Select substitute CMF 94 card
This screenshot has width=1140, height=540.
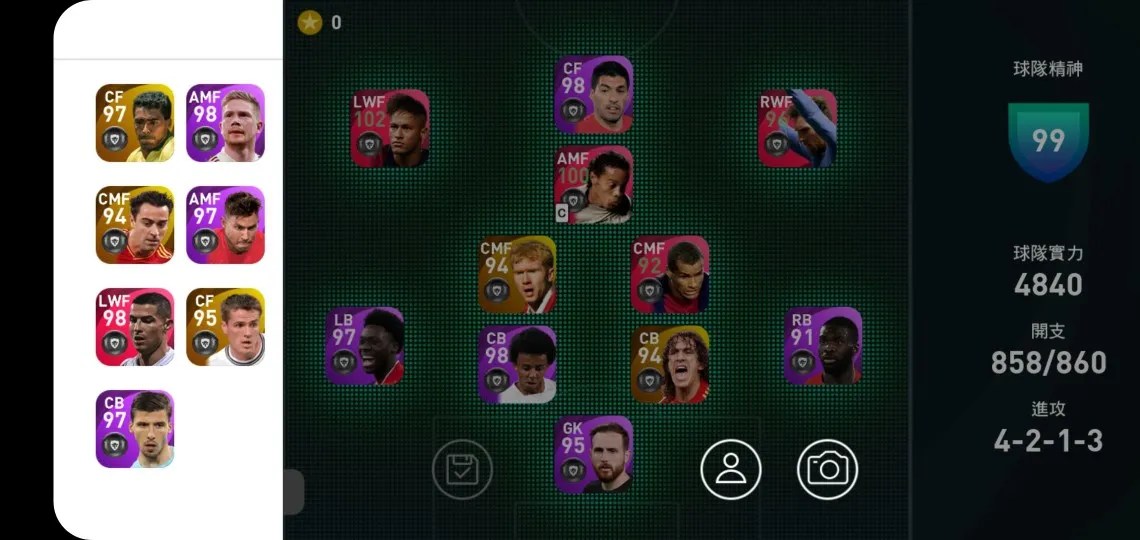(135, 225)
